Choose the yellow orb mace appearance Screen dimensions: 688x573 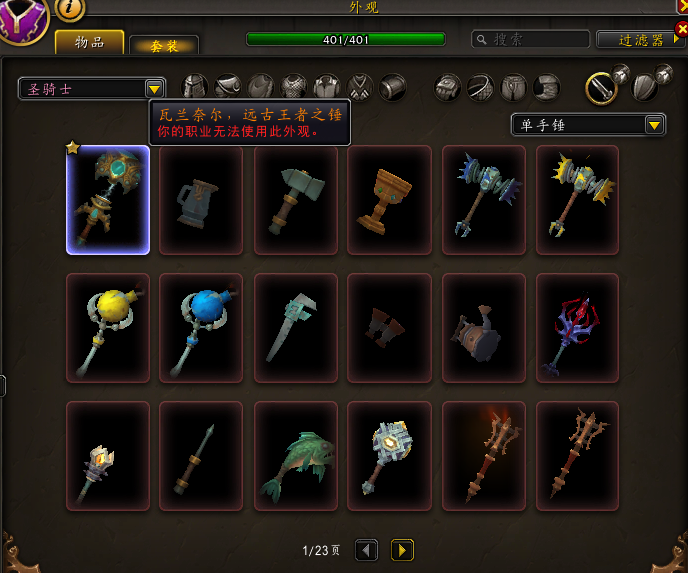pos(108,328)
